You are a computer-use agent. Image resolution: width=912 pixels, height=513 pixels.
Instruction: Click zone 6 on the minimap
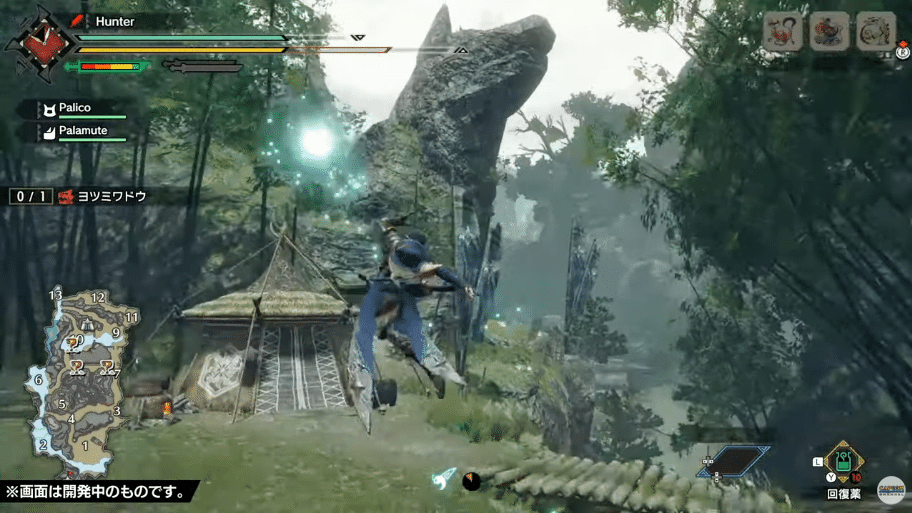tap(38, 380)
